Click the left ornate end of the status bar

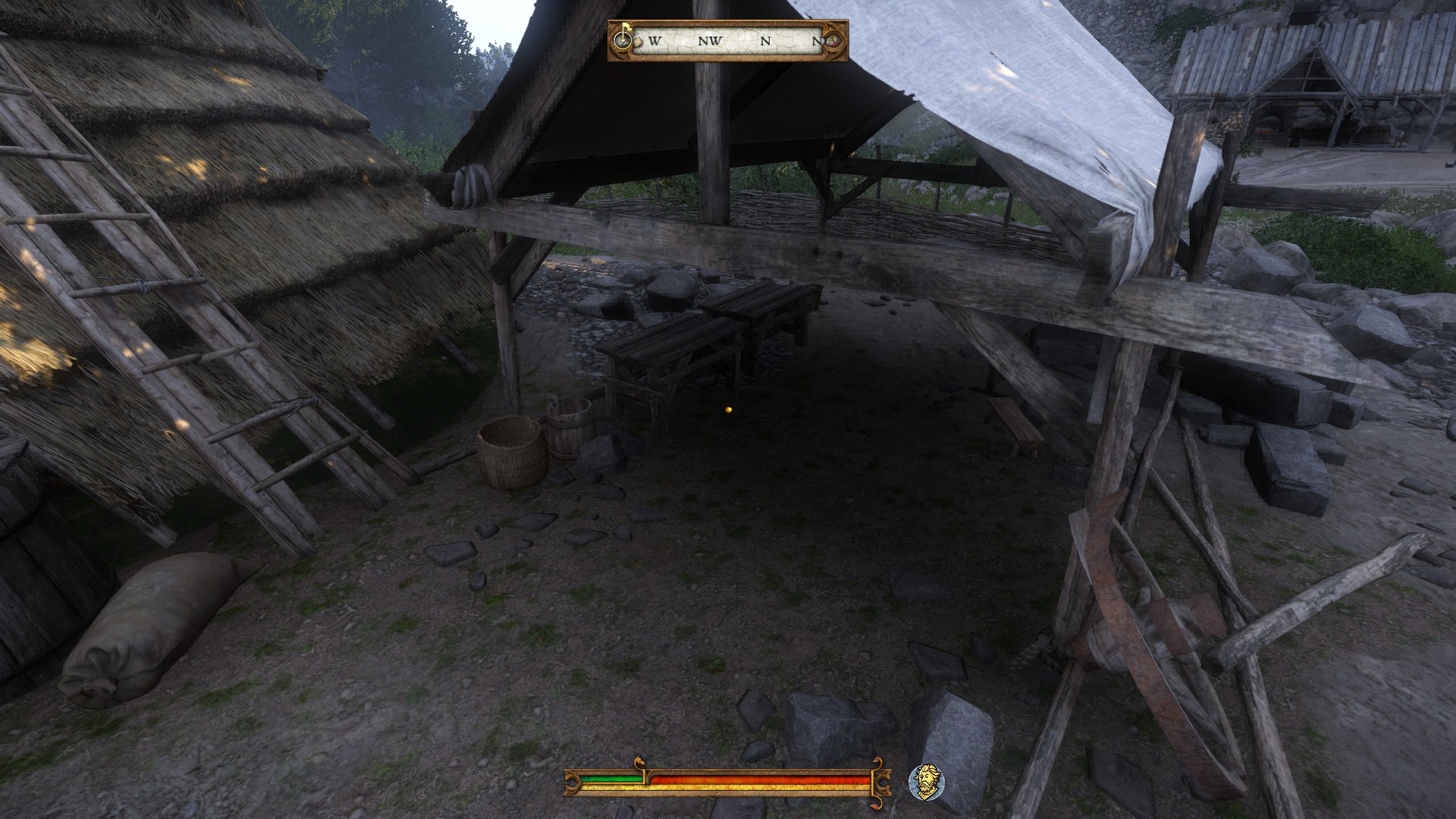click(x=572, y=783)
